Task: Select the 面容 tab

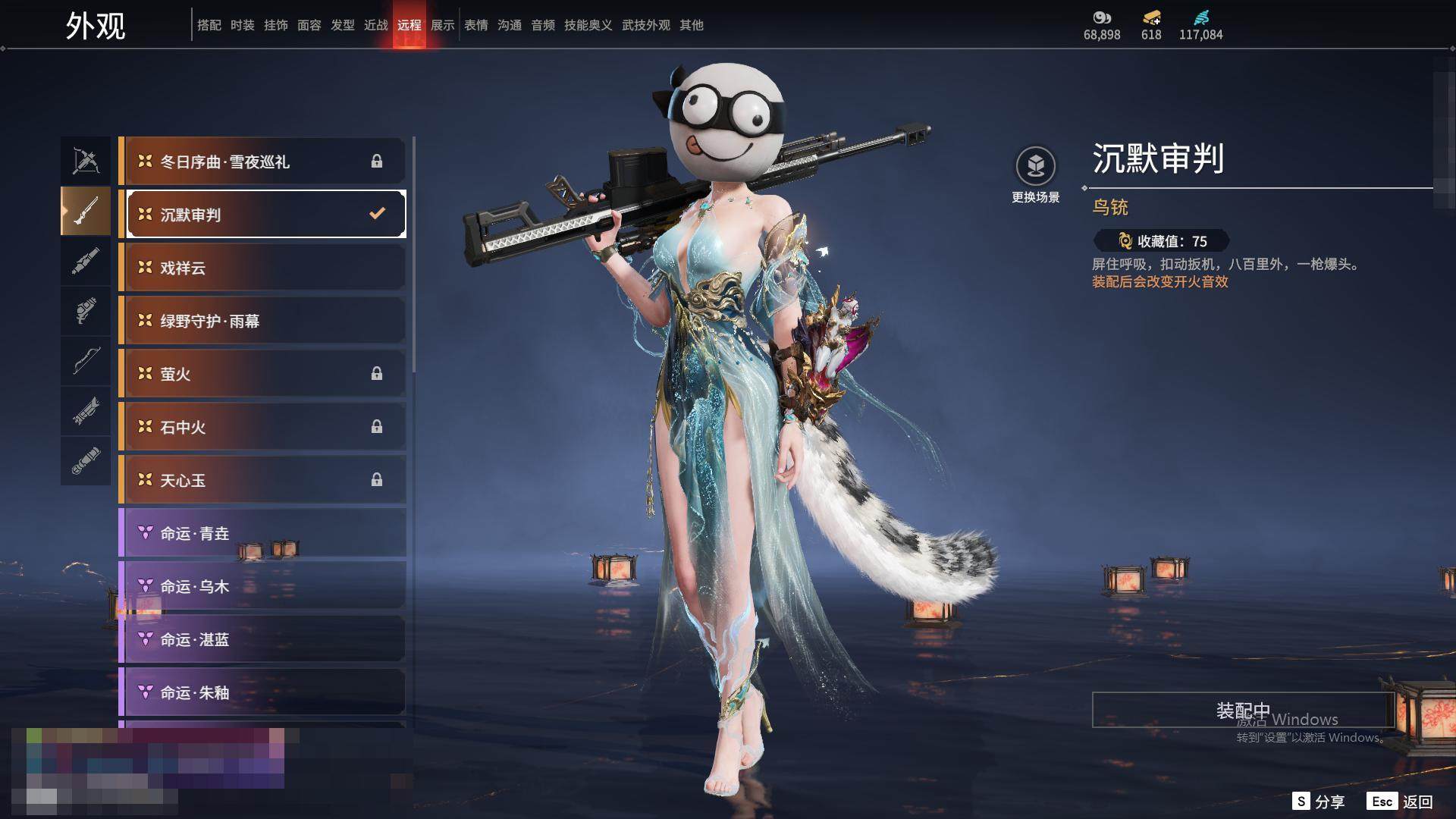Action: point(309,25)
